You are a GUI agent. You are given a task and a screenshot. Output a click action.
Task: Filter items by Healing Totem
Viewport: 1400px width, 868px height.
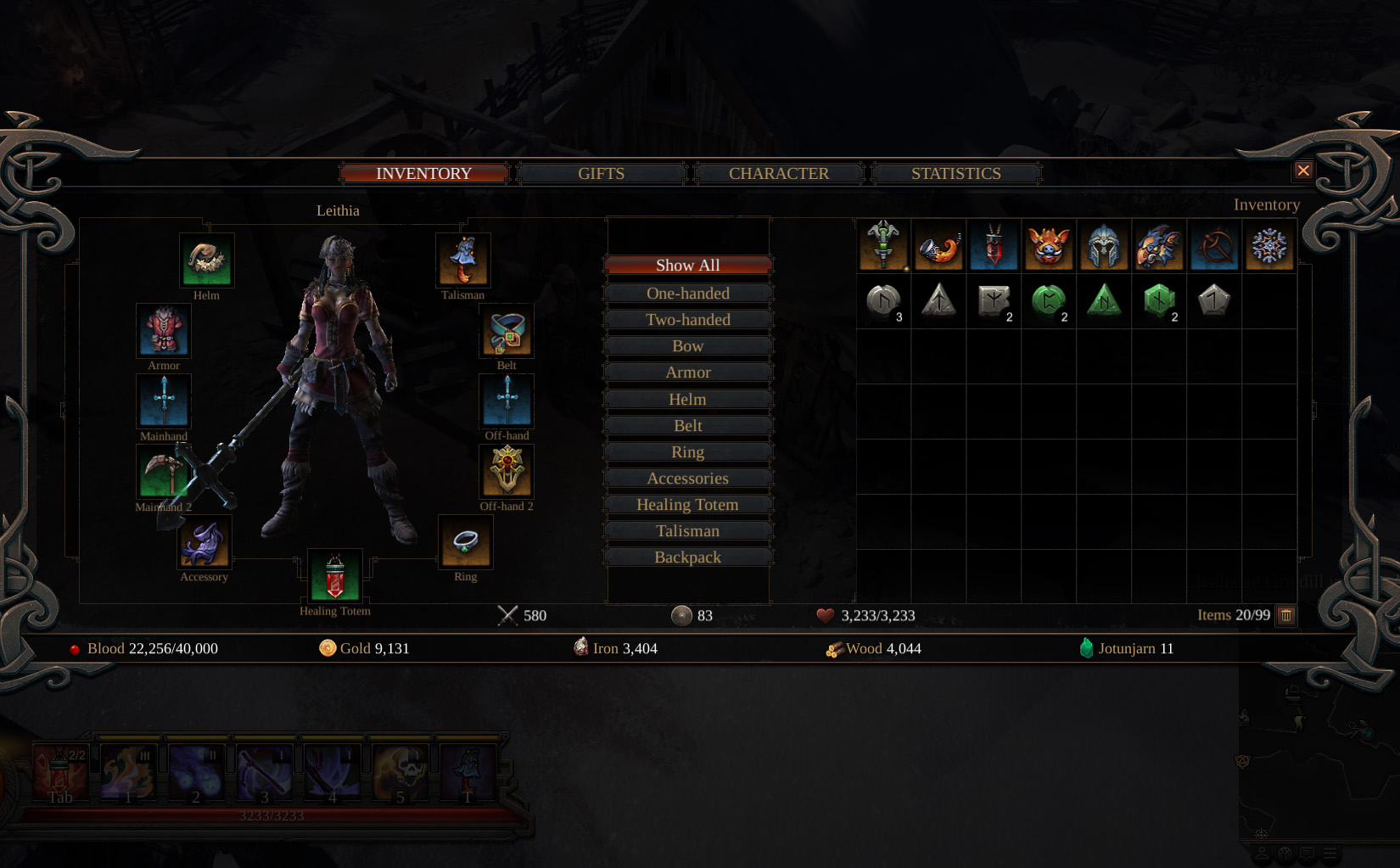(687, 505)
